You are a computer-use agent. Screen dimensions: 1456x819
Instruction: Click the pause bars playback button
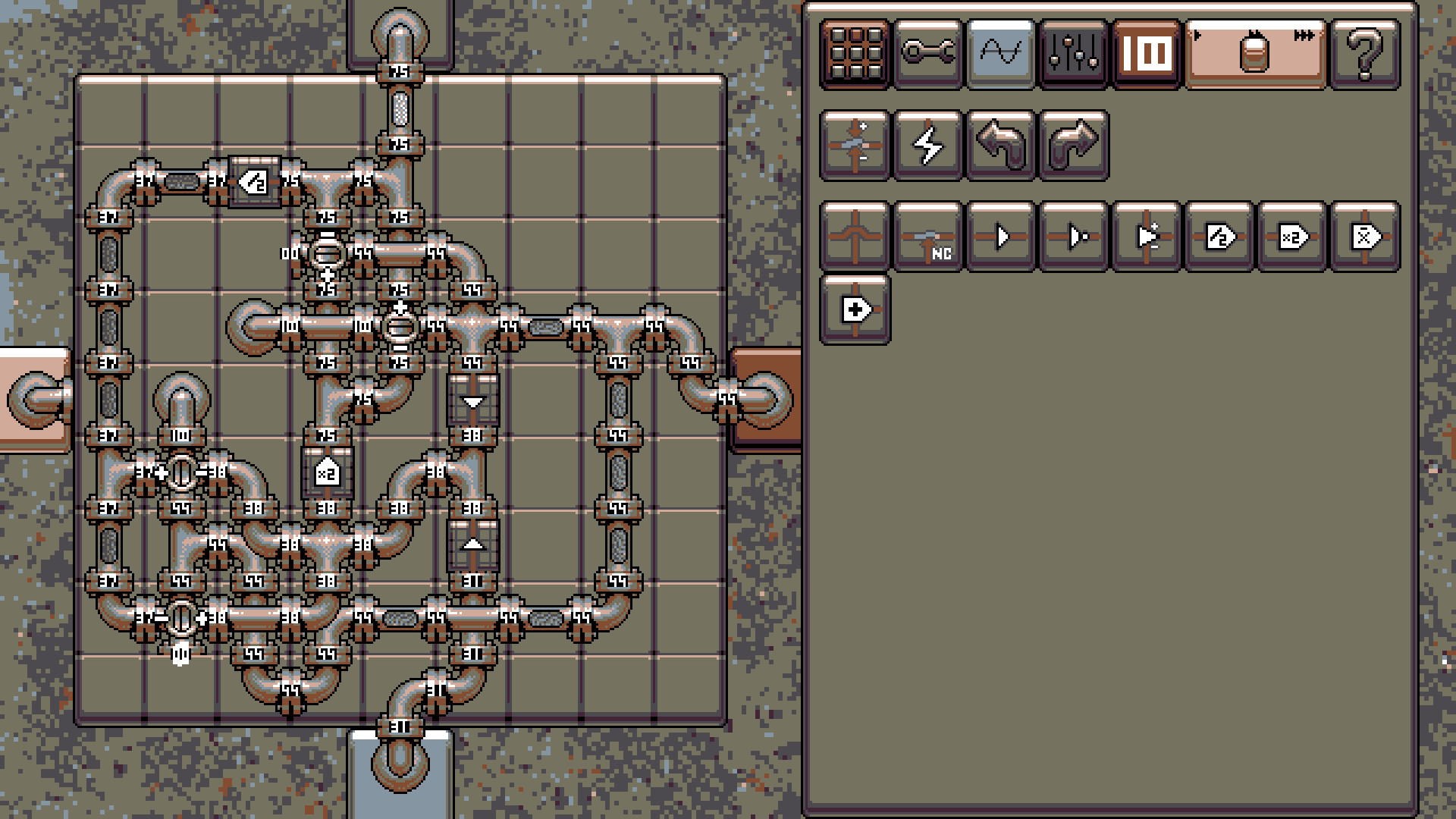tap(1145, 52)
